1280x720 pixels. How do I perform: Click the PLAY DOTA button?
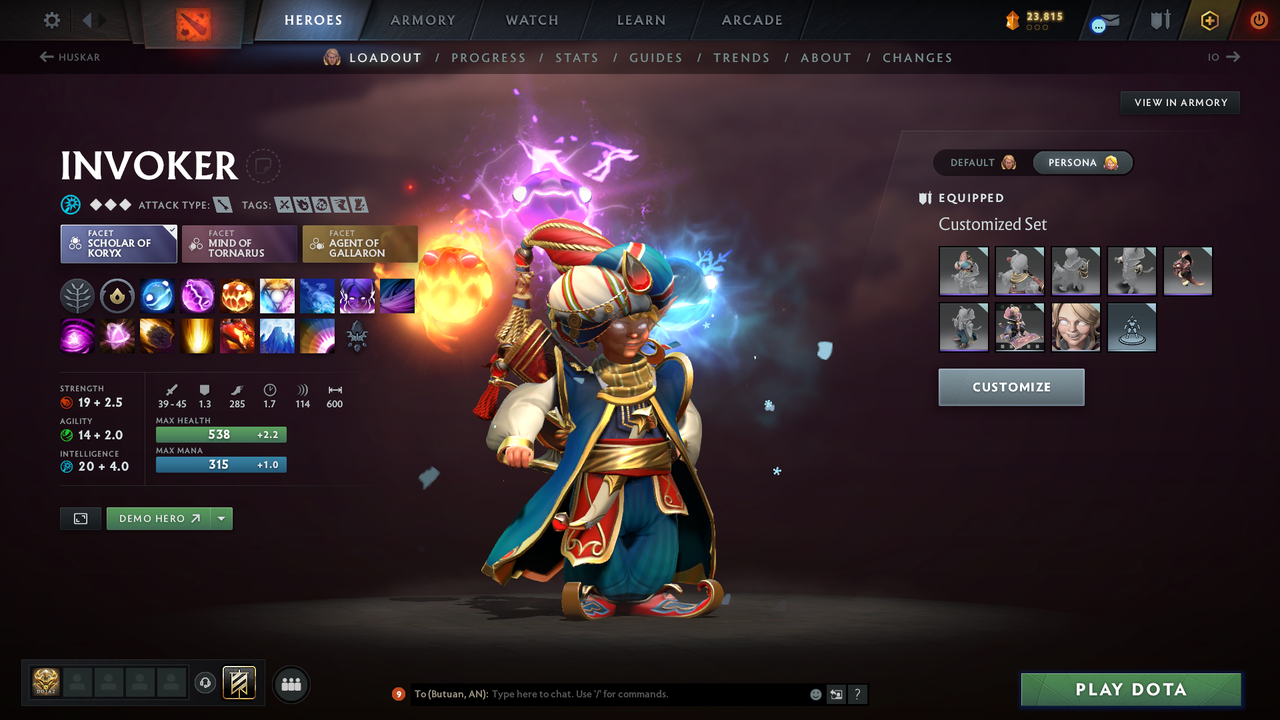(1130, 689)
